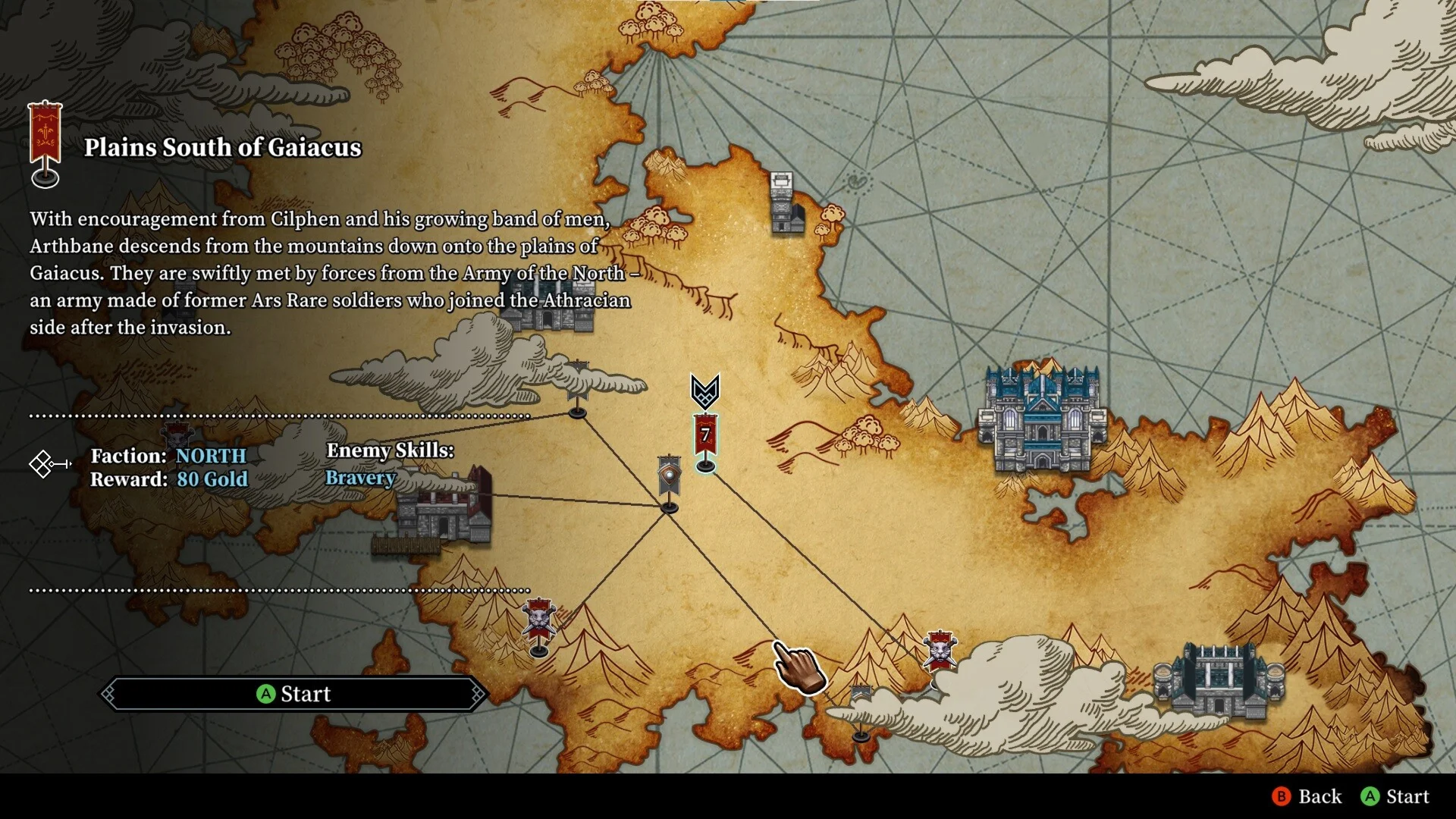Start the Plains South of Gaiacus battle
The image size is (1456, 819).
(294, 694)
